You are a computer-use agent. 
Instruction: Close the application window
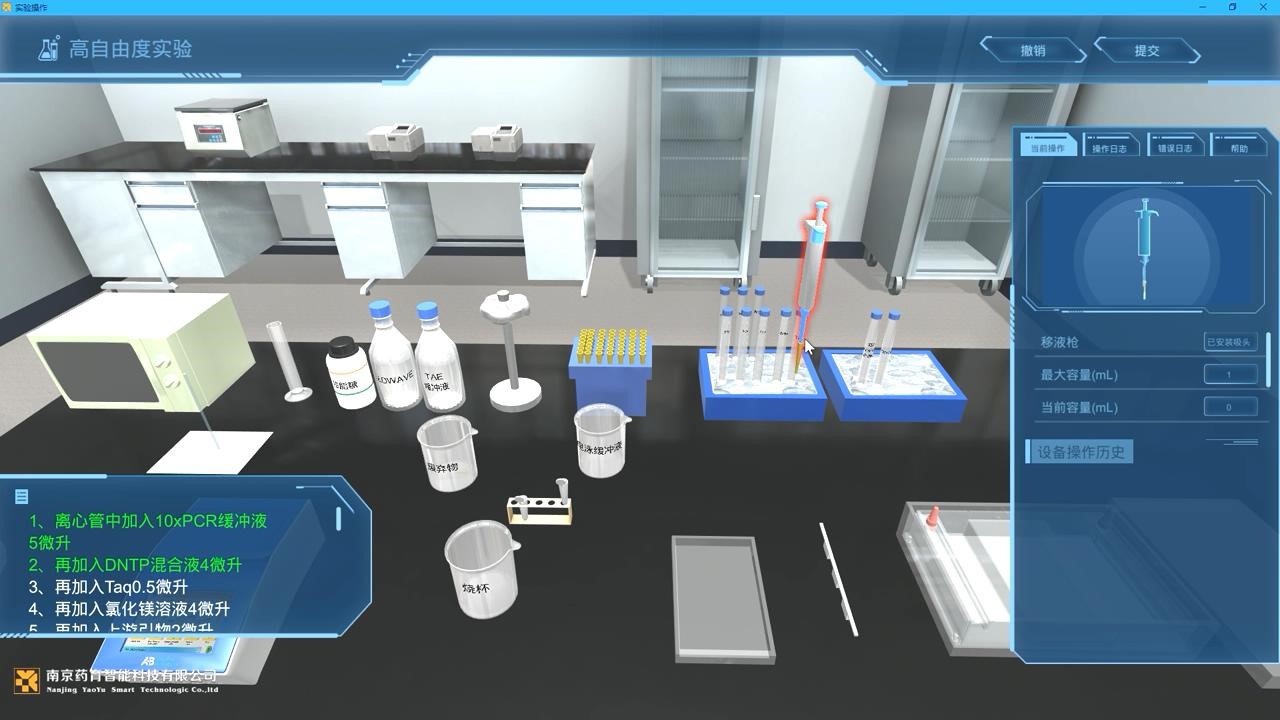1263,7
